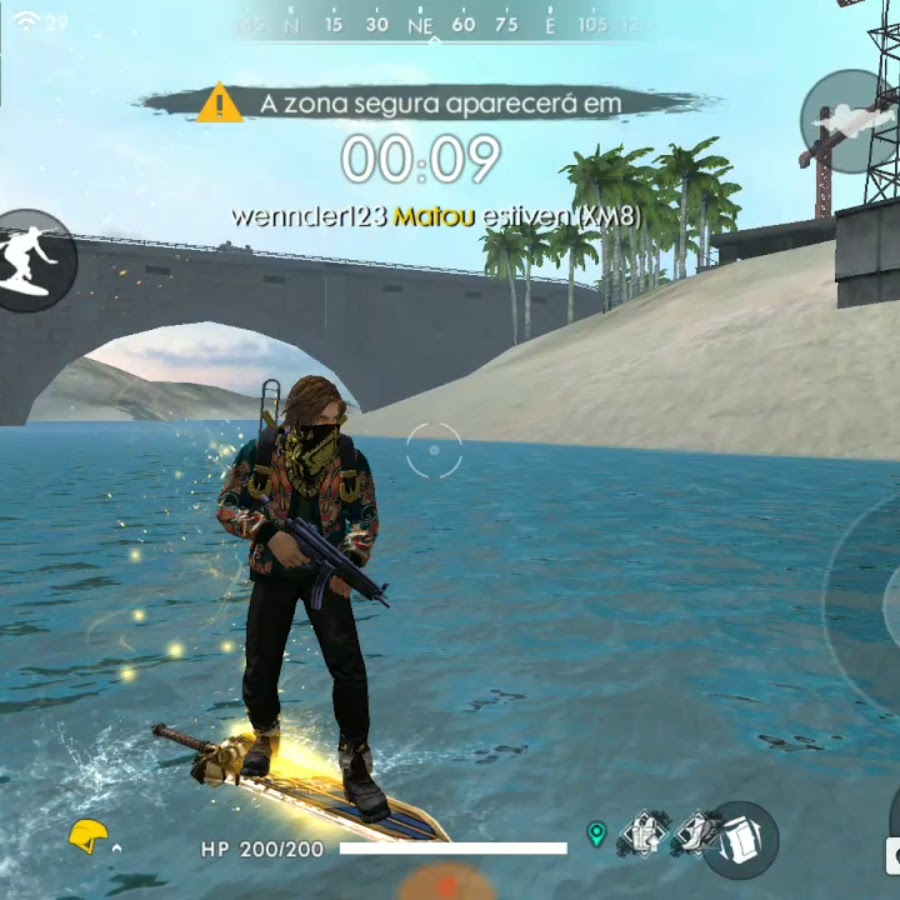Tap the parachute plane button

[845, 121]
